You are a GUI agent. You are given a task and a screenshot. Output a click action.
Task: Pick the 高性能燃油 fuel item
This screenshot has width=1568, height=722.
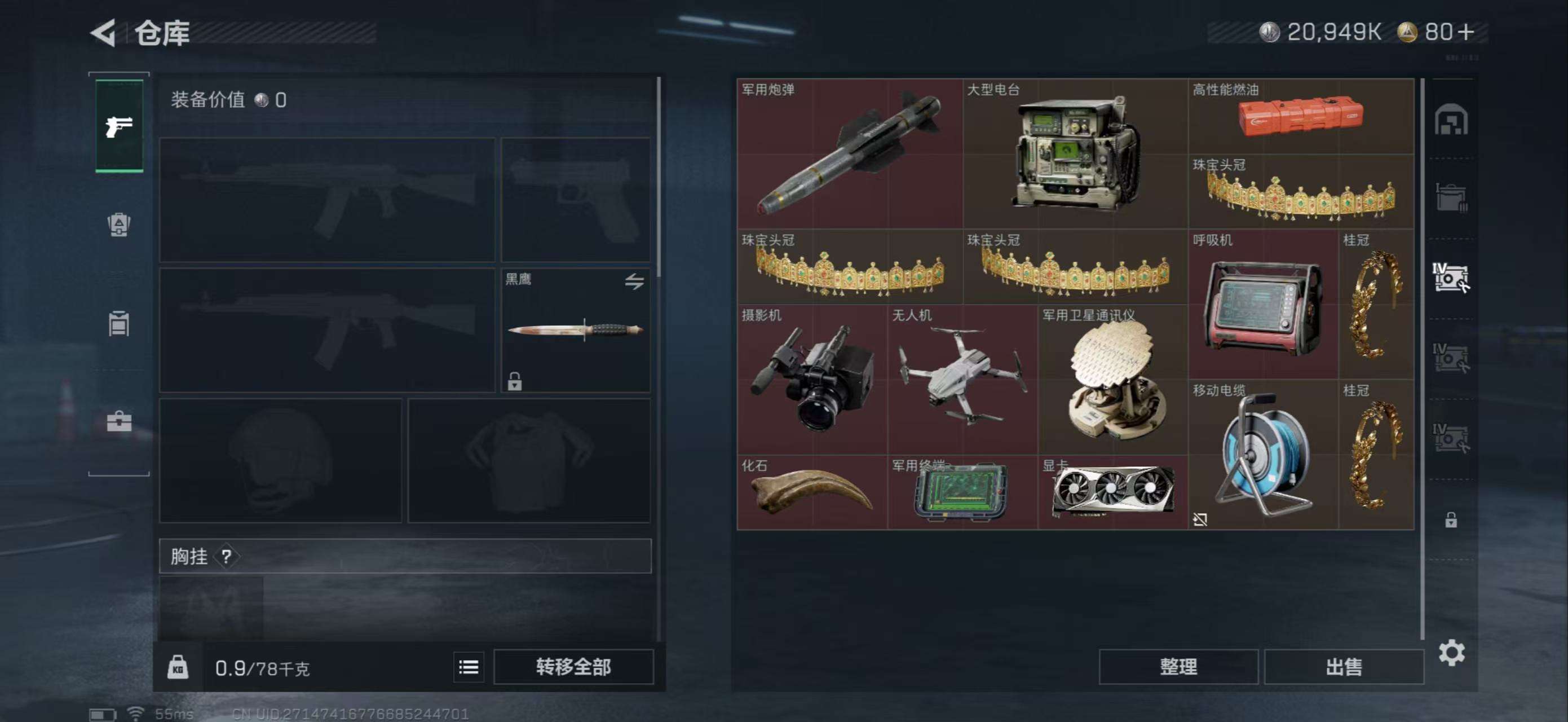pos(1300,116)
